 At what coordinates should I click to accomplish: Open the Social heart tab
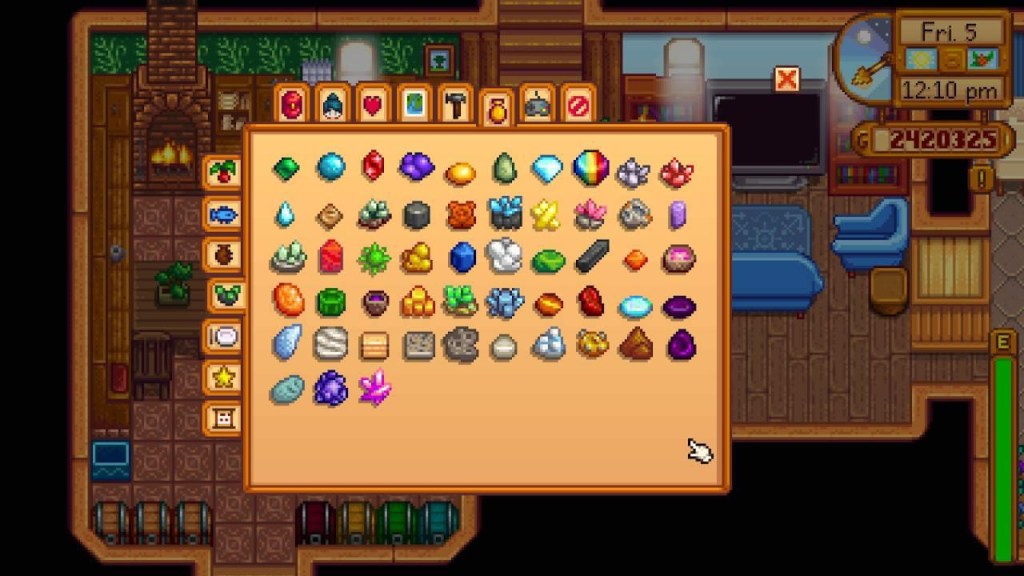pyautogui.click(x=373, y=104)
